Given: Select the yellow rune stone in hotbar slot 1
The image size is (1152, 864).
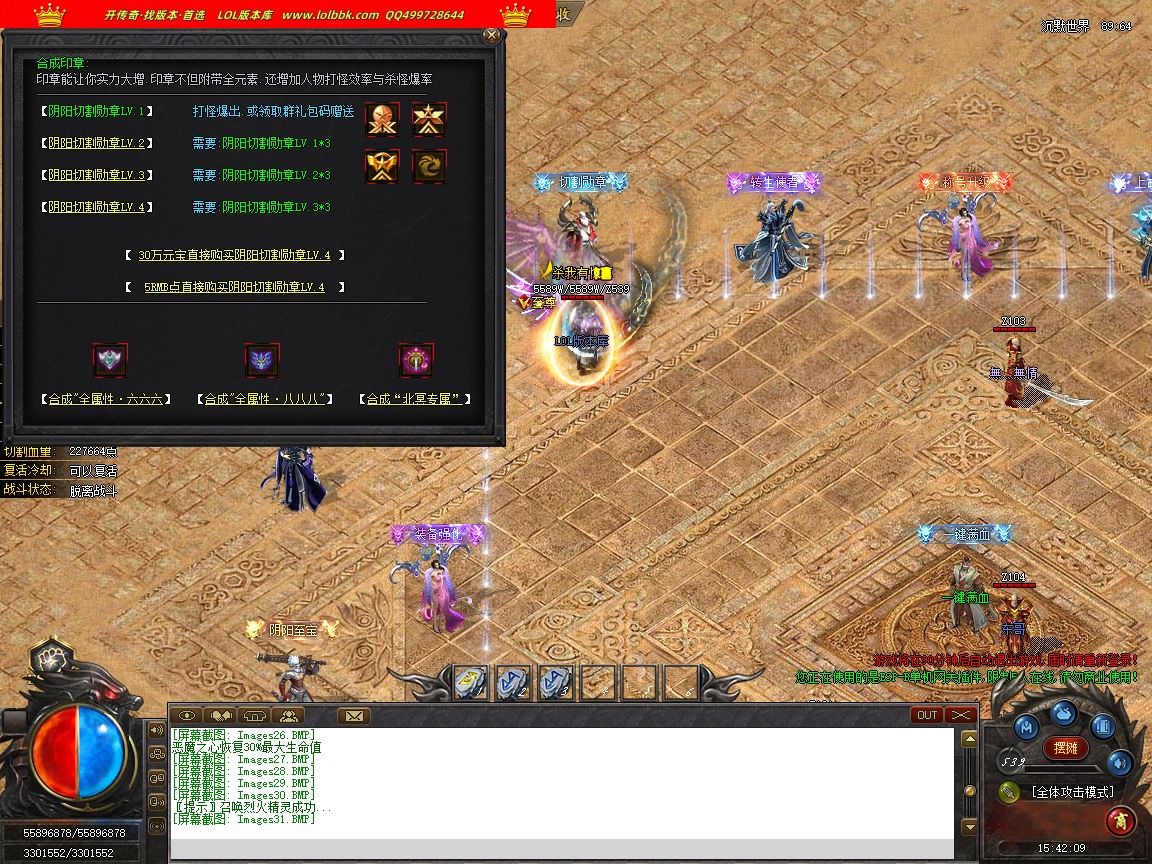Looking at the screenshot, I should (x=471, y=682).
